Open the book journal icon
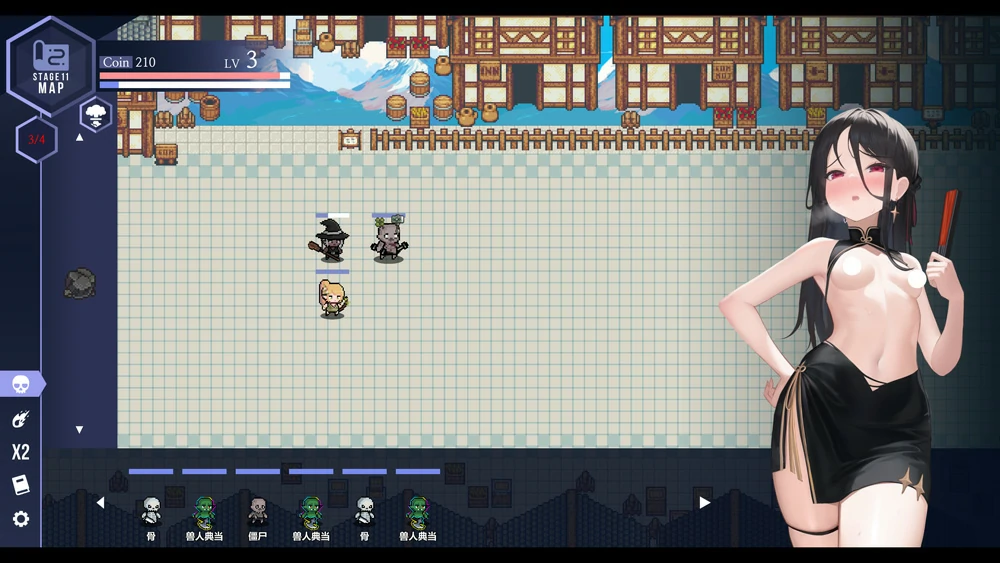The height and width of the screenshot is (563, 1000). click(x=21, y=485)
